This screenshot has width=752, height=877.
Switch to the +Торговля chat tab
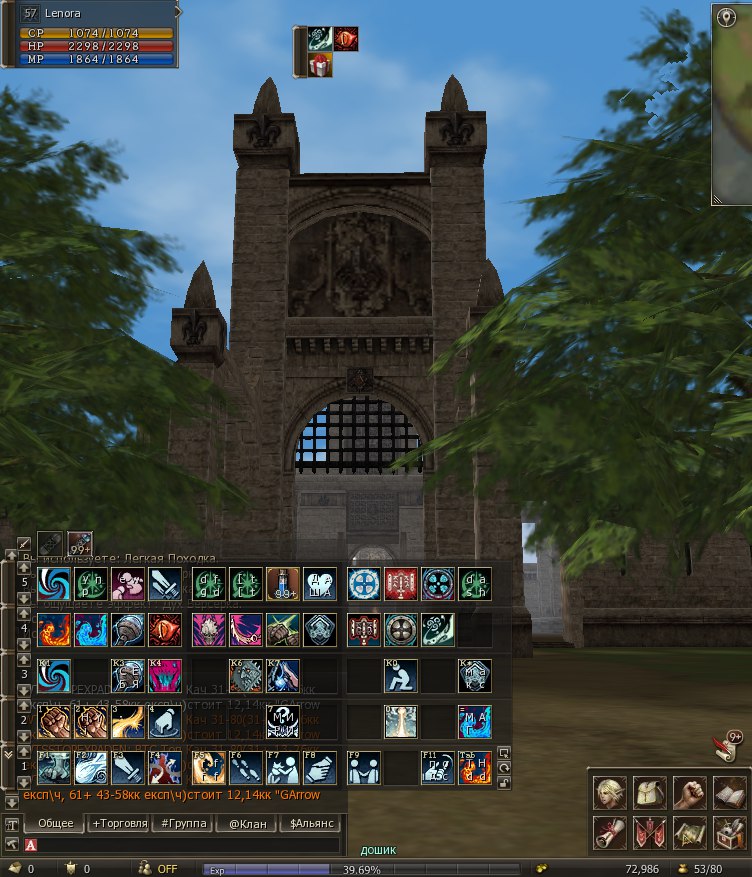coord(118,824)
